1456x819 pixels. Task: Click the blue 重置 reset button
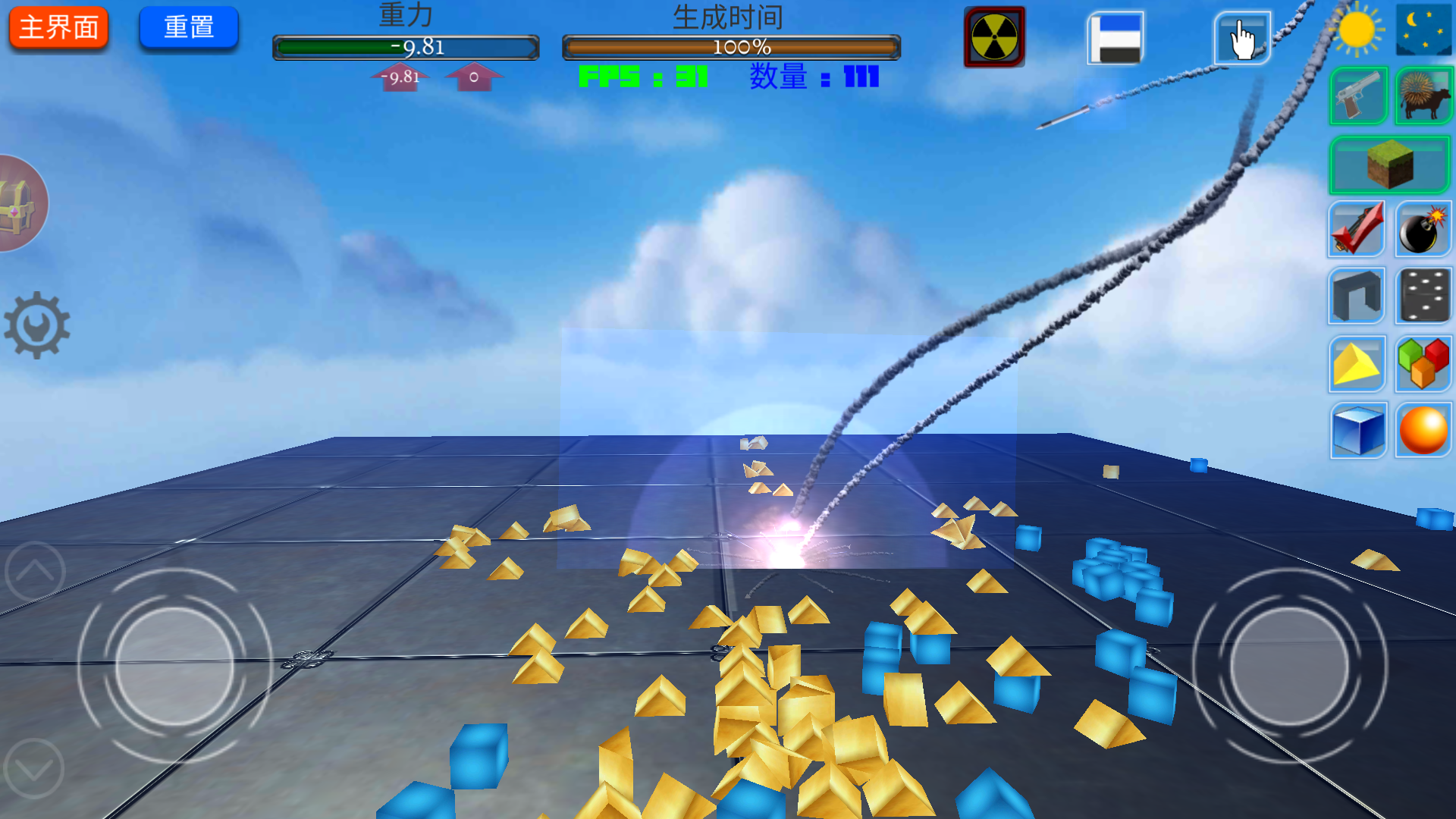click(189, 28)
